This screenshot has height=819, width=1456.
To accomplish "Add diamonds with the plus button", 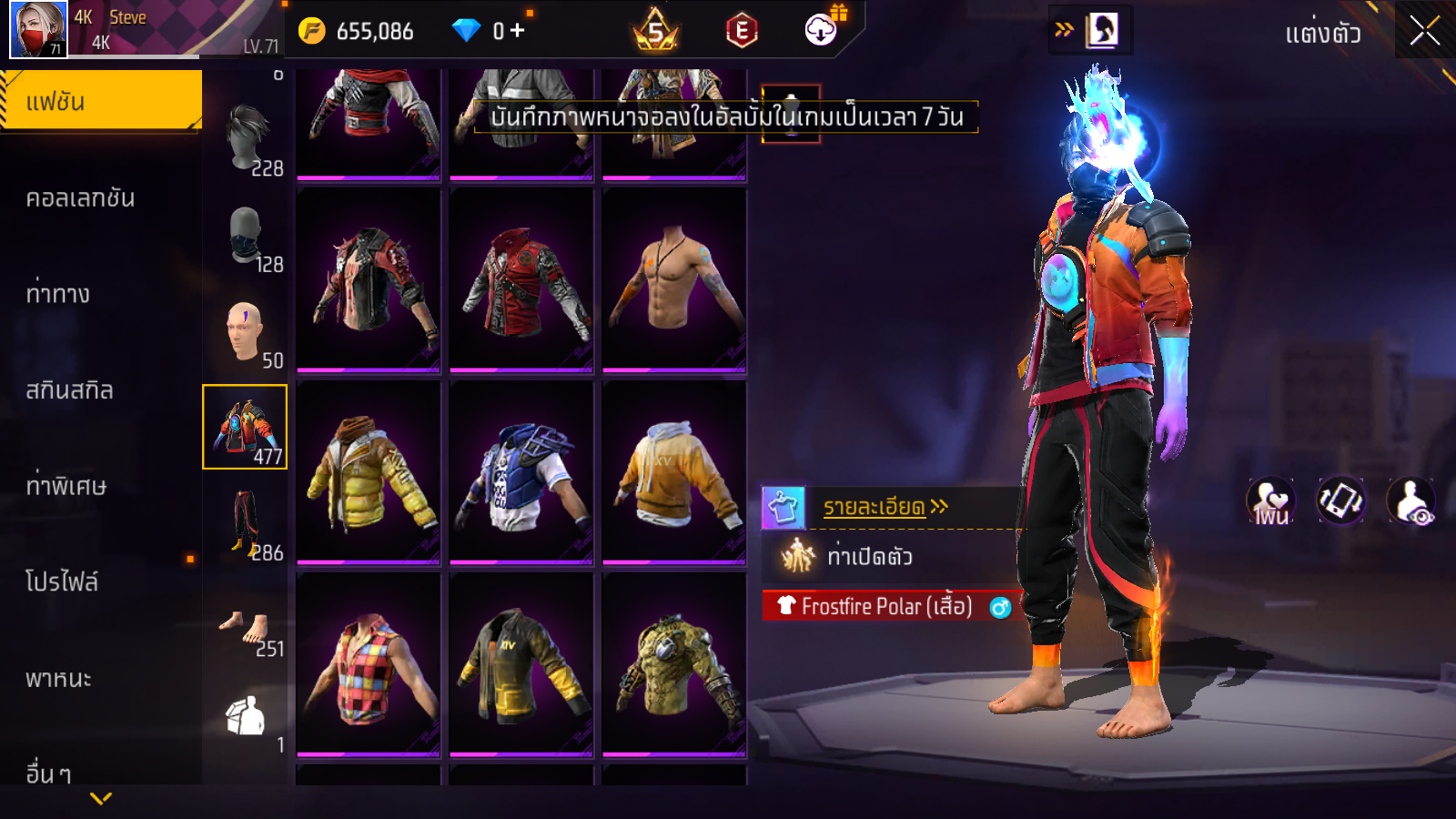I will 518,31.
